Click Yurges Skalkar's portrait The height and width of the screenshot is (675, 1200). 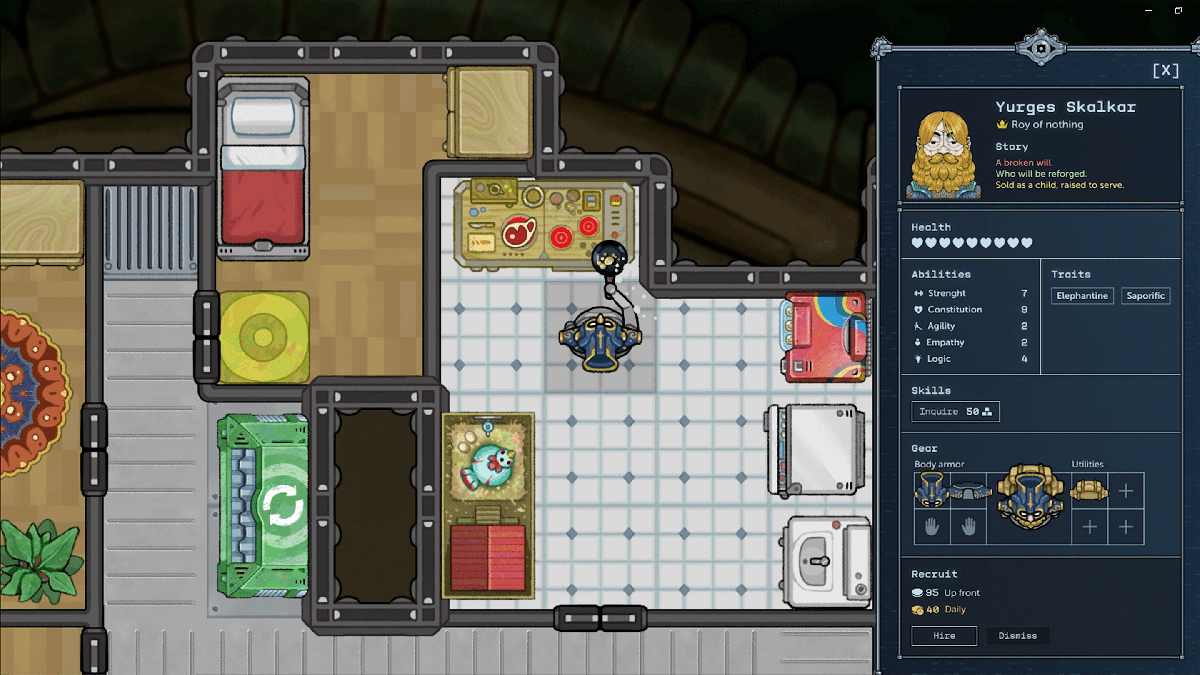pos(943,148)
